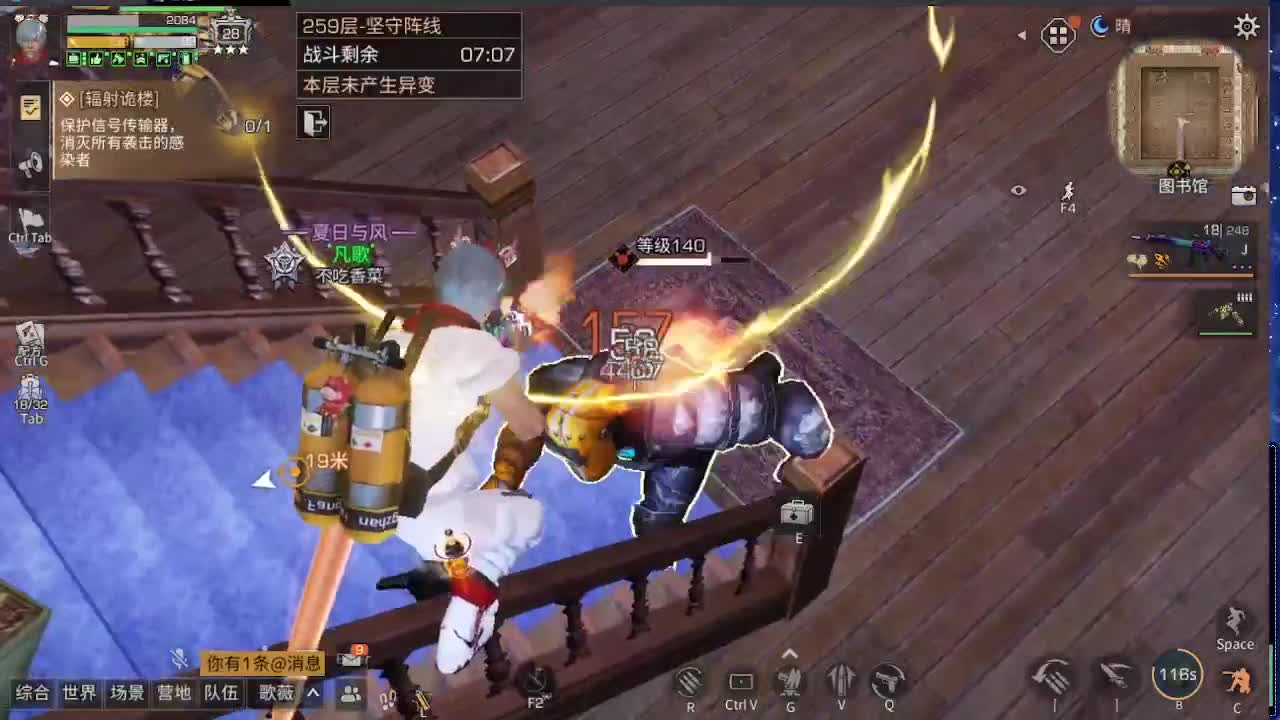Image resolution: width=1280 pixels, height=720 pixels.
Task: Open the Settings gear icon
Action: click(1247, 28)
